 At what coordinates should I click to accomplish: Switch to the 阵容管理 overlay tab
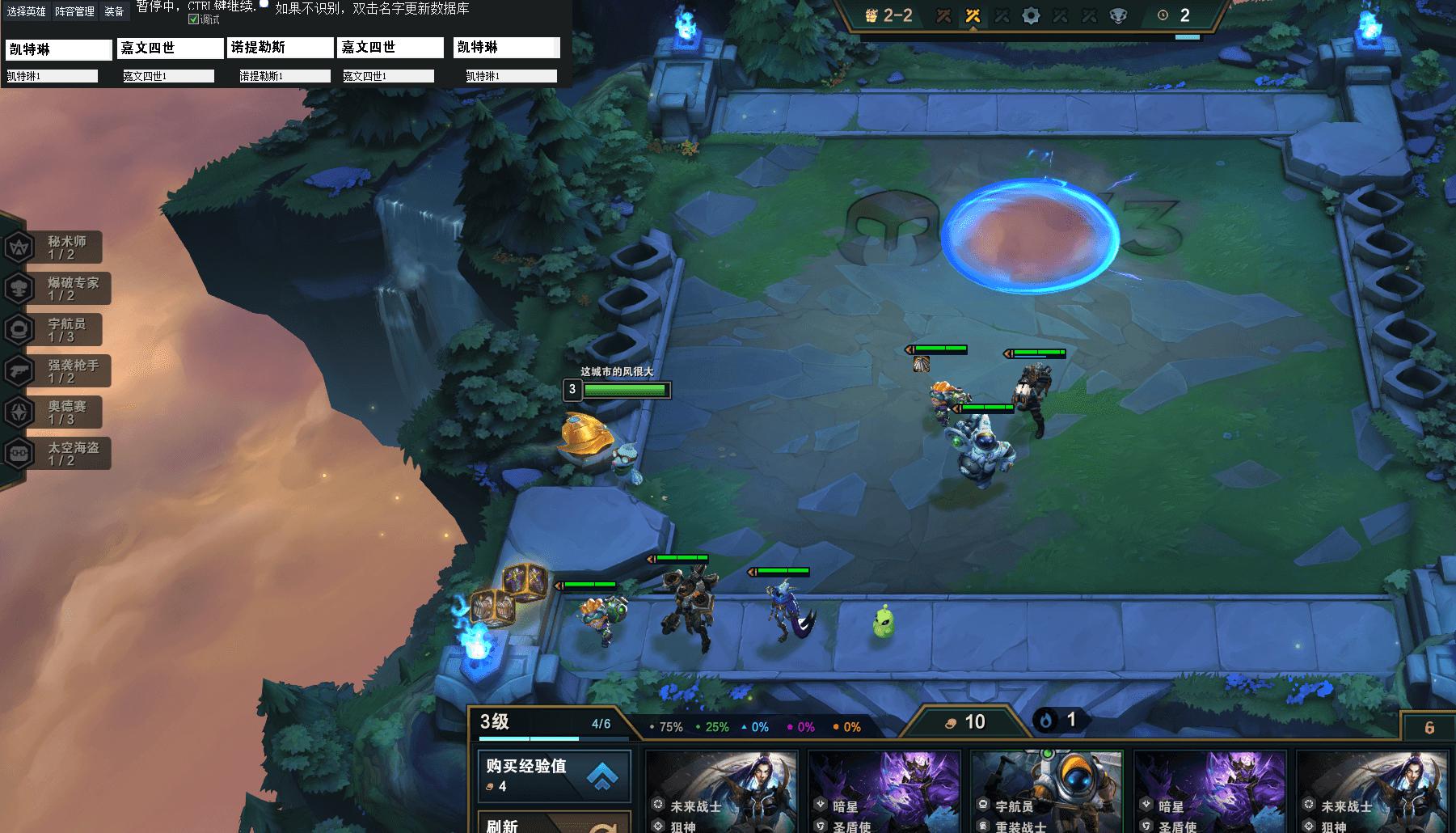75,11
